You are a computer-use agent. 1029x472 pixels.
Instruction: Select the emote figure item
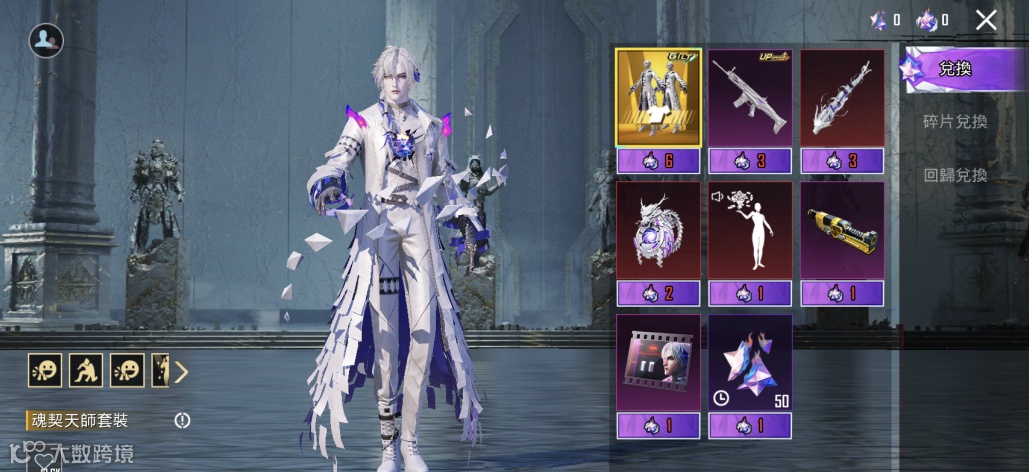[x=750, y=230]
